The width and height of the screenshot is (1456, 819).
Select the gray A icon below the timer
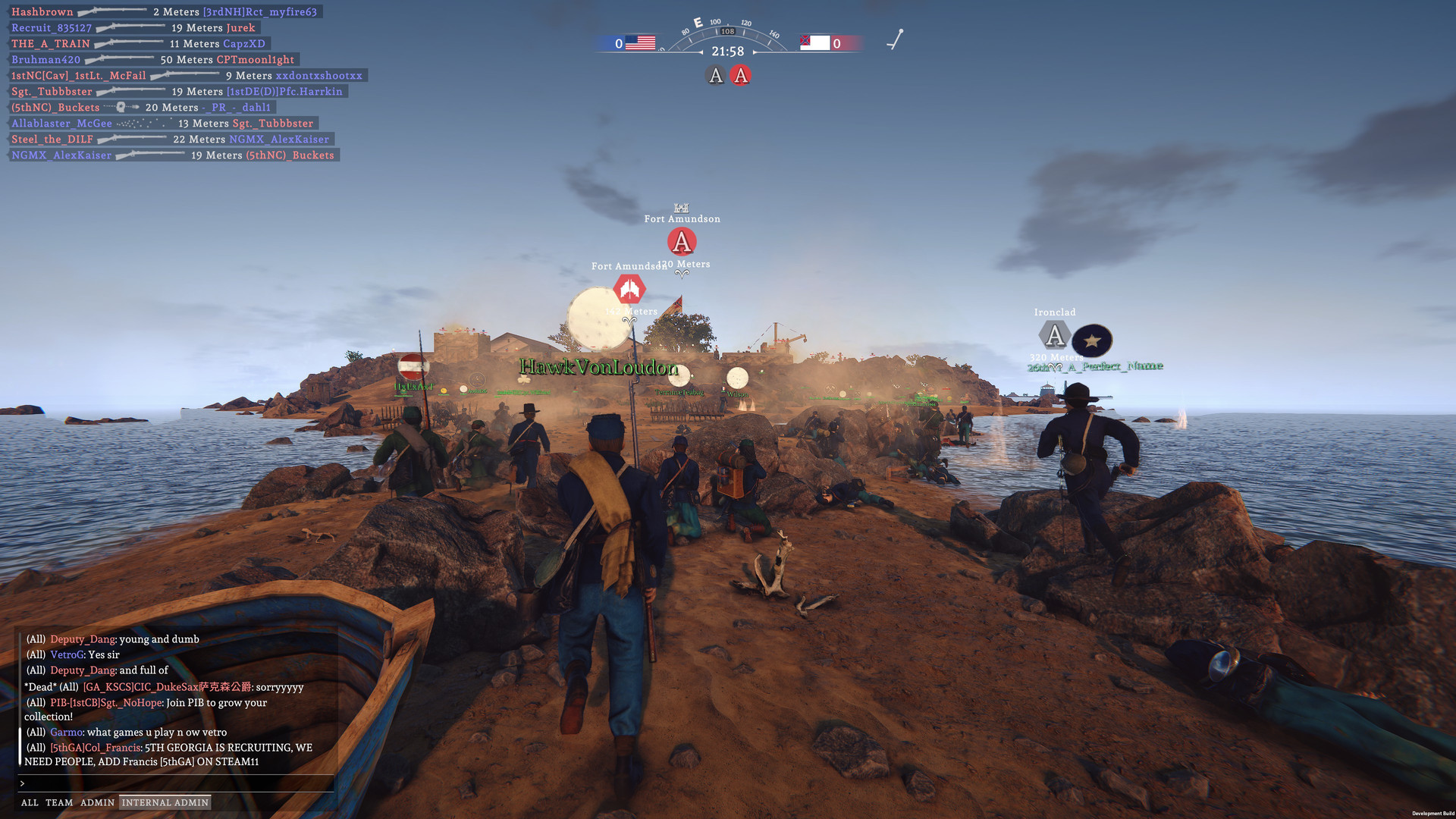(714, 75)
